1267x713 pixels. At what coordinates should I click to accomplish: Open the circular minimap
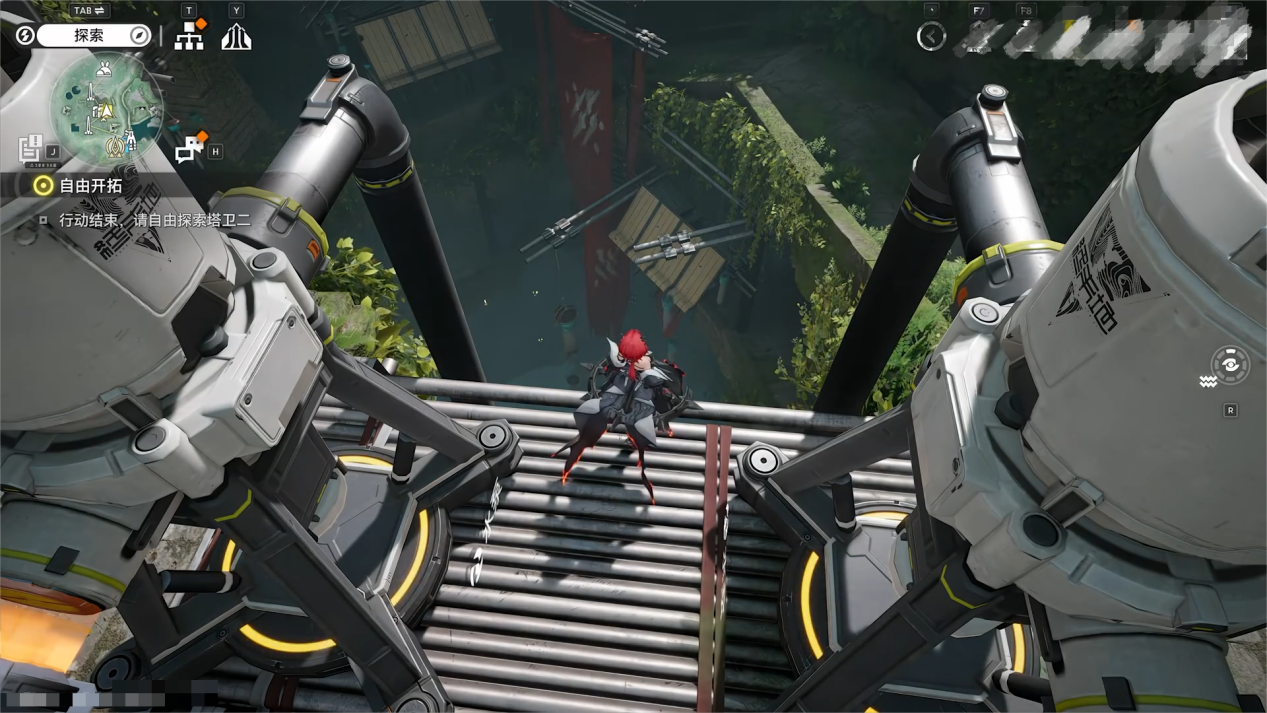105,108
